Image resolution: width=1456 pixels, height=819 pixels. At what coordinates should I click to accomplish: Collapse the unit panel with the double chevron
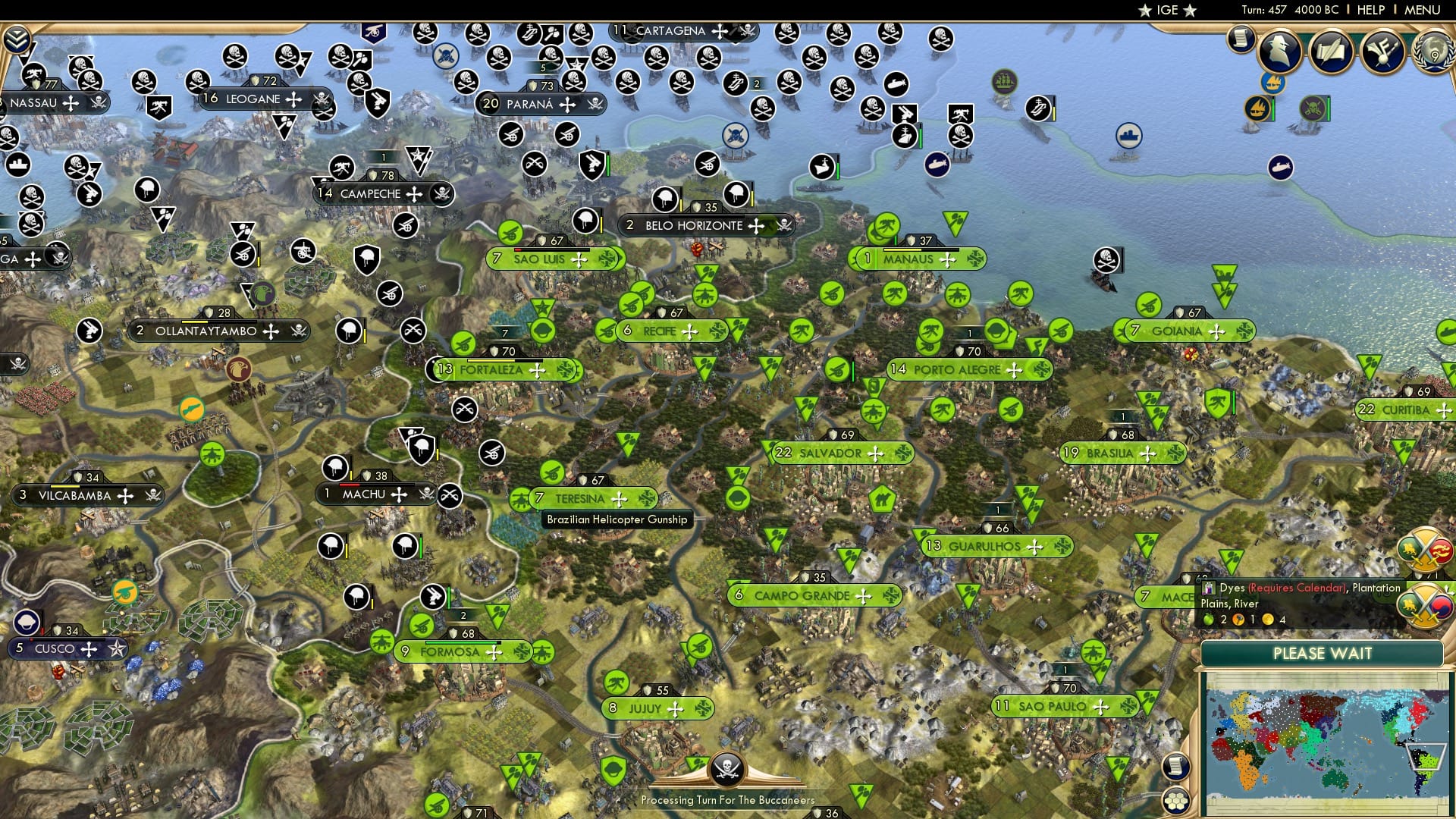click(15, 38)
